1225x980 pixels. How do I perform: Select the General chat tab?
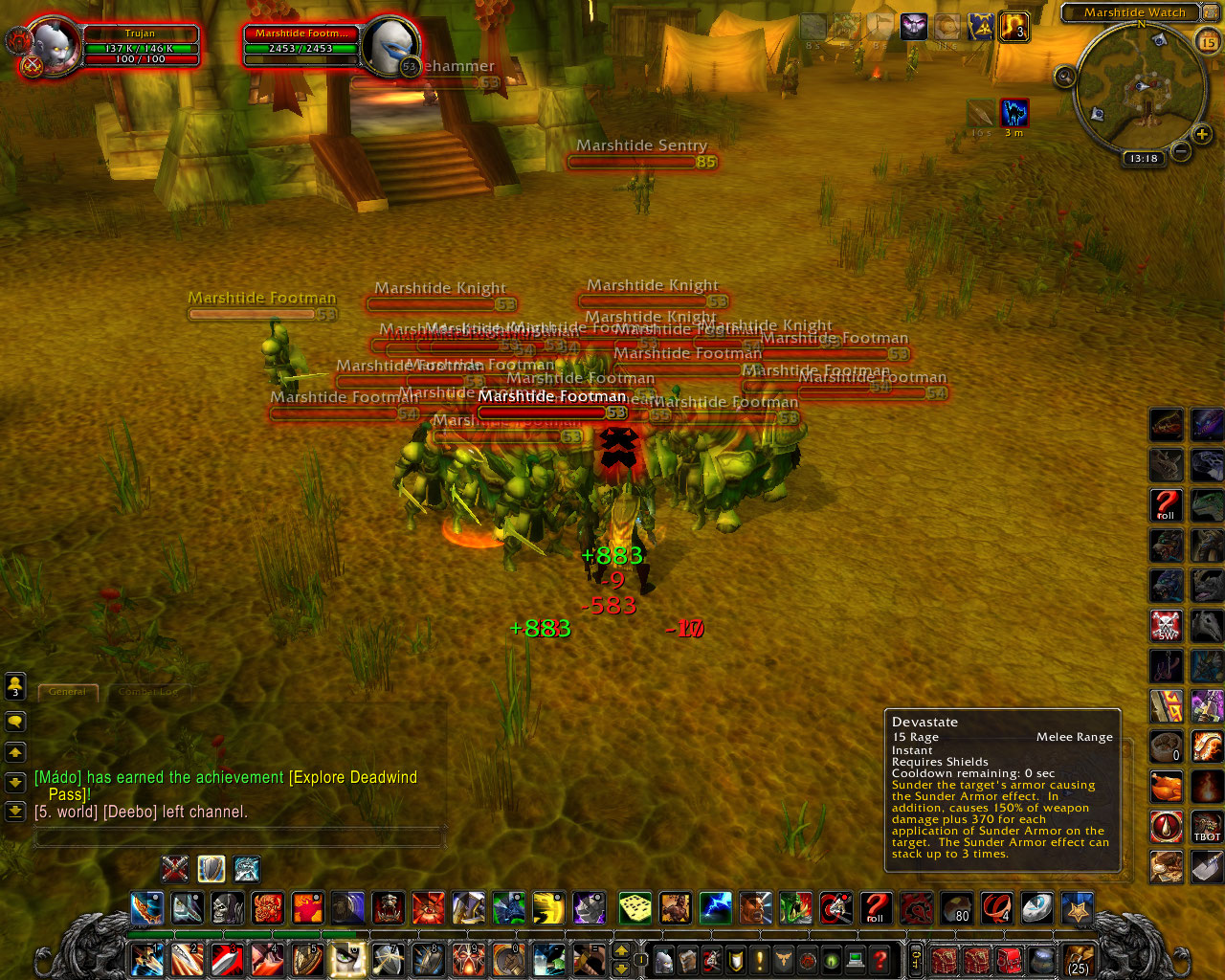point(67,692)
